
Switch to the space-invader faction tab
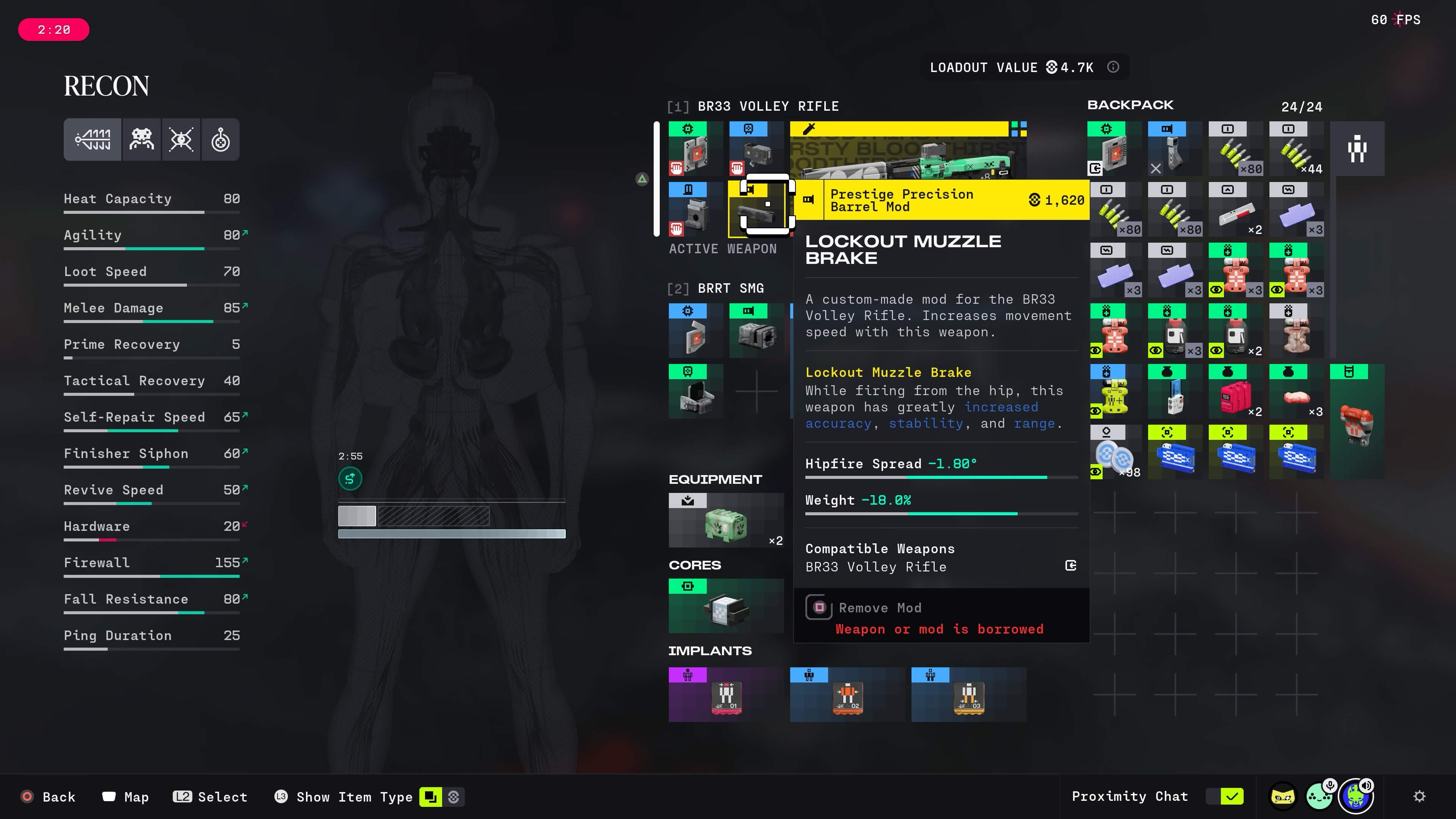[141, 140]
